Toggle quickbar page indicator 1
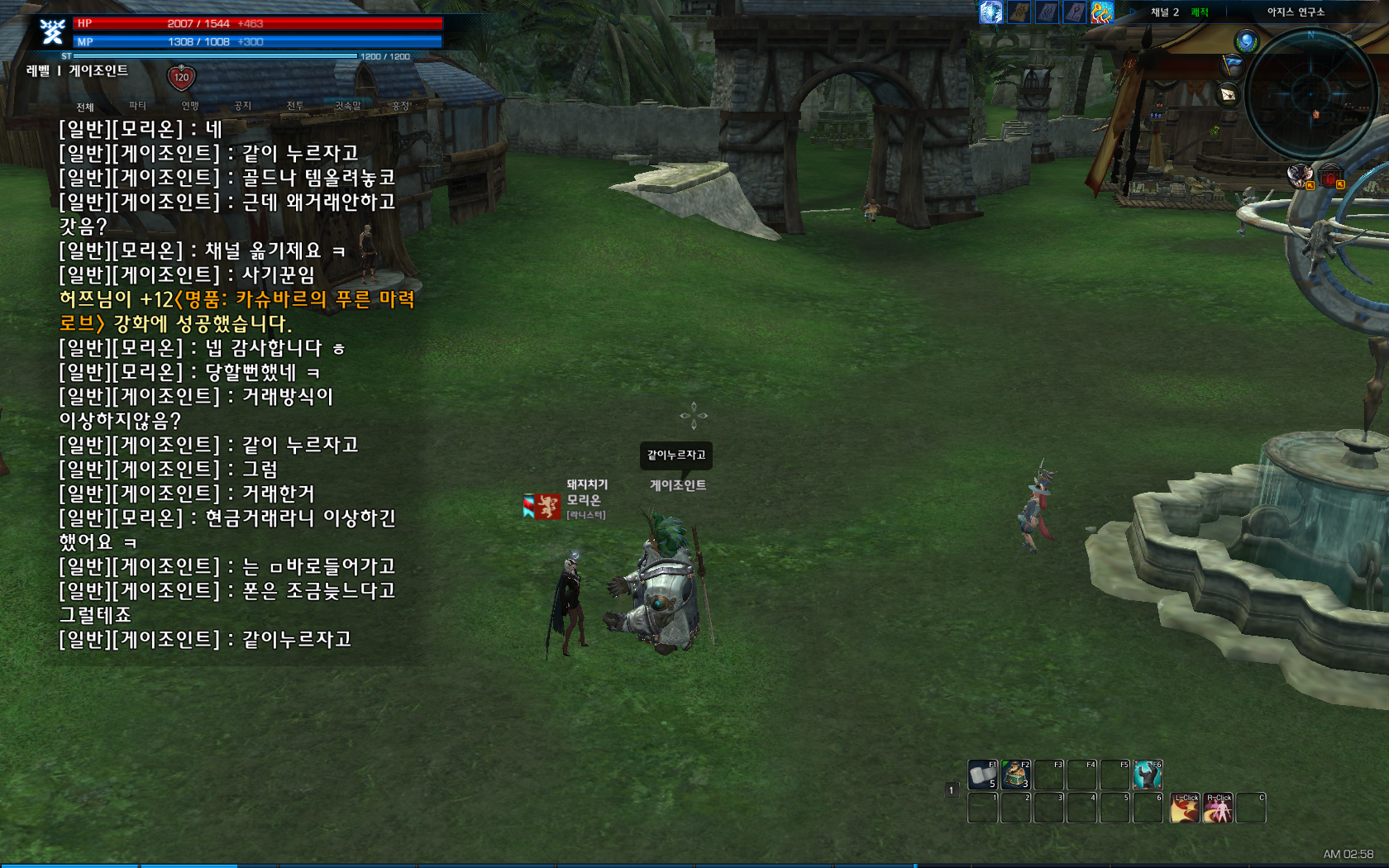Screen dimensions: 1389x868 pos(951,790)
